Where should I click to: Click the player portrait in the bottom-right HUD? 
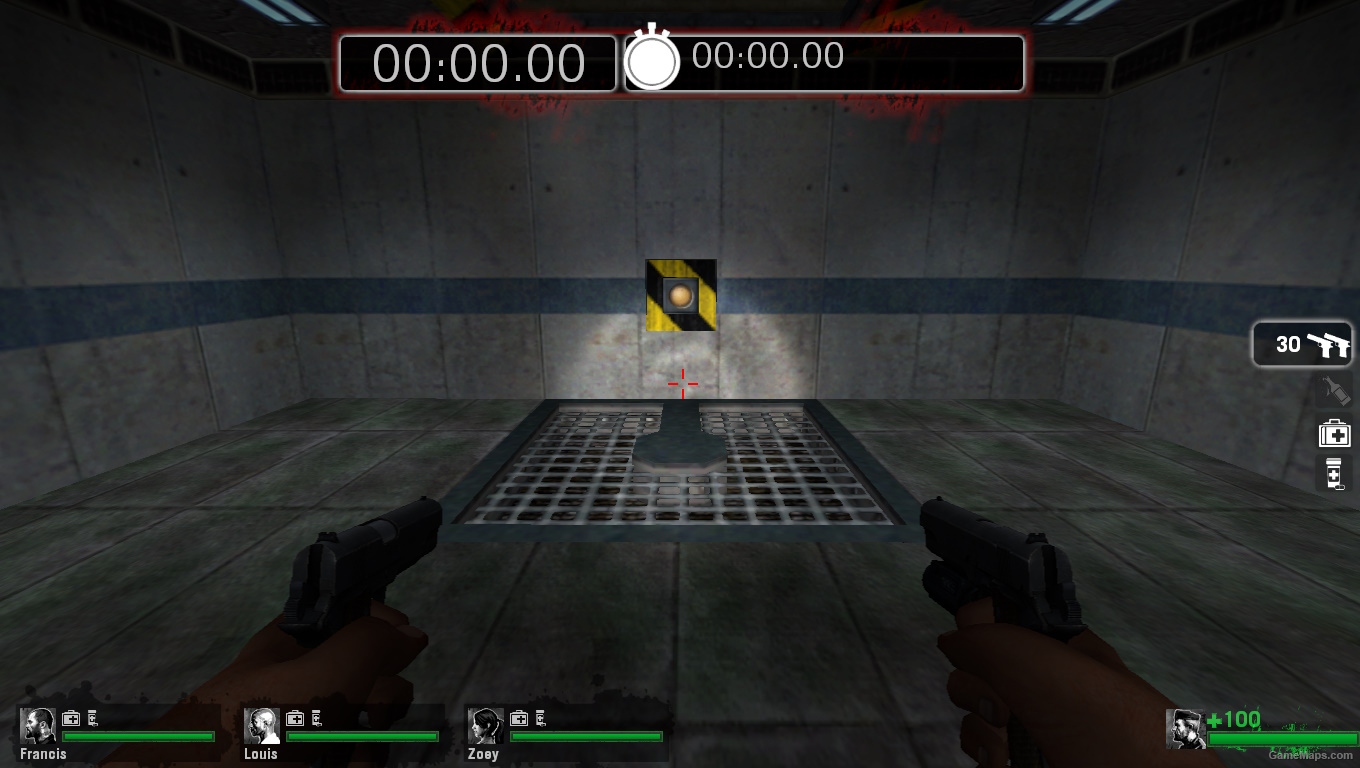tap(1185, 729)
